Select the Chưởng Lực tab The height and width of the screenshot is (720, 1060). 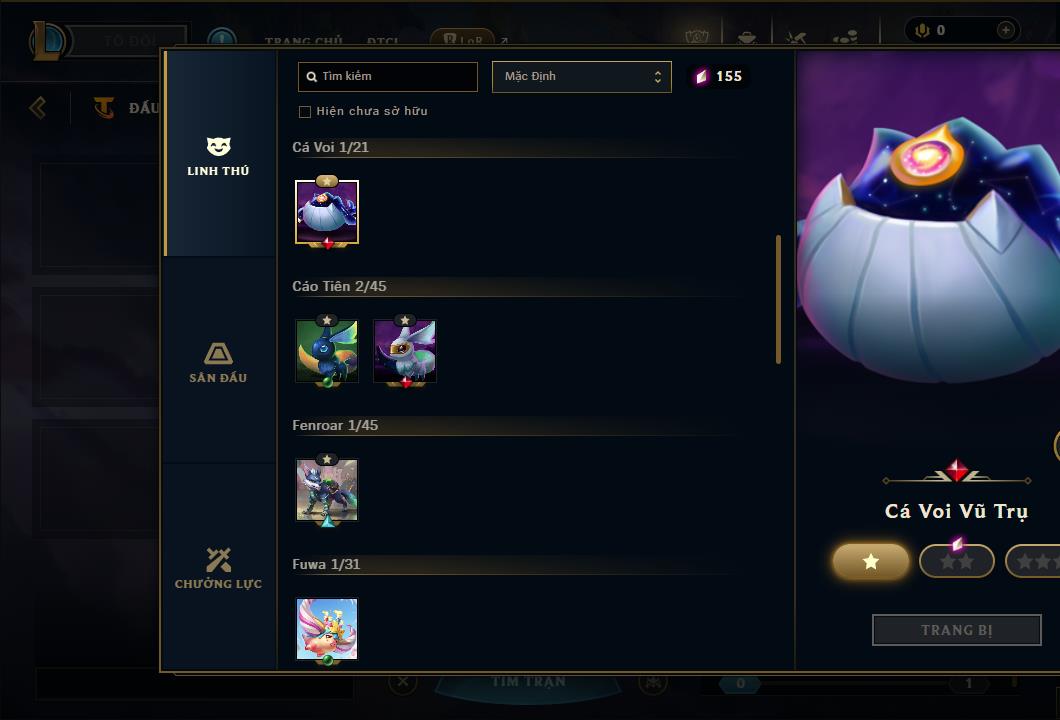coord(218,568)
